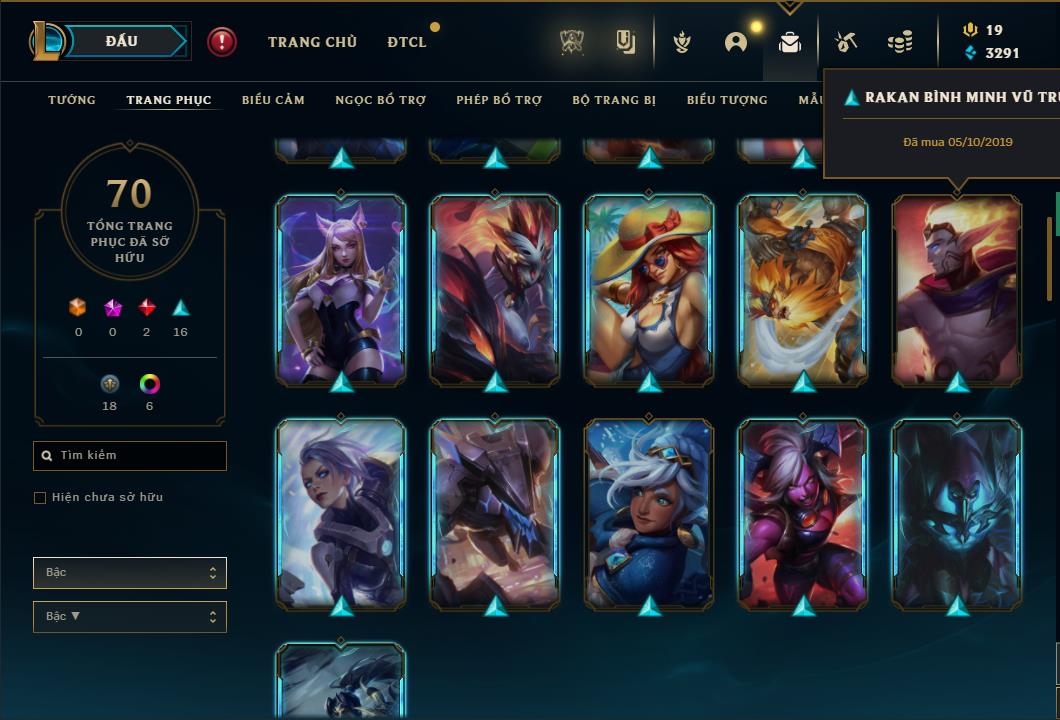
Task: Select the Rakan Bình Minh skin card
Action: point(957,290)
